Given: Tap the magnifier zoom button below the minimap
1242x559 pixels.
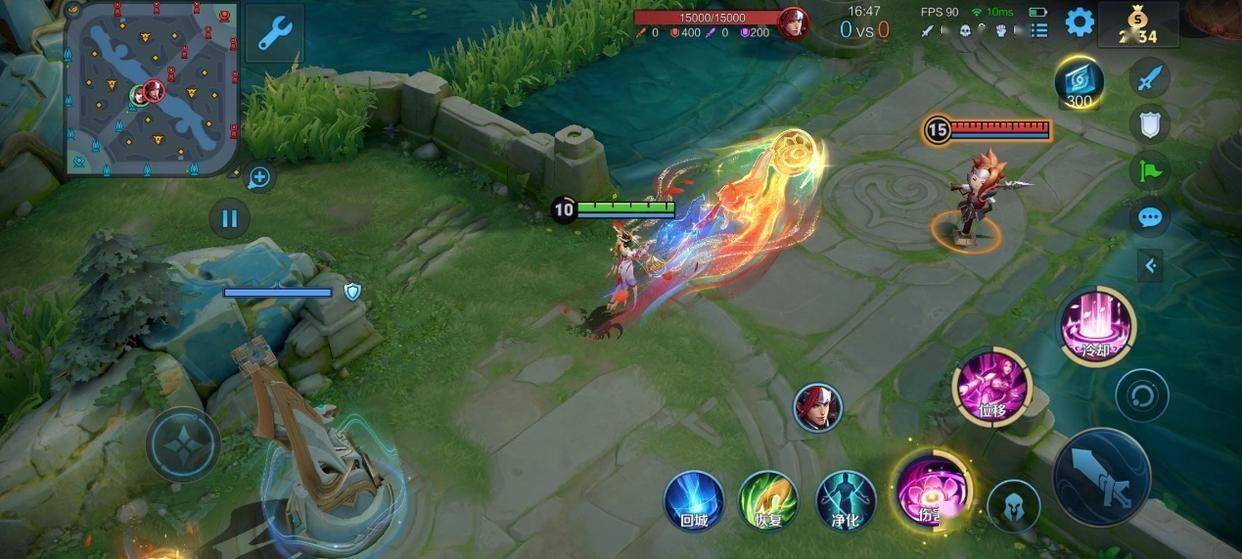Looking at the screenshot, I should coord(259,178).
